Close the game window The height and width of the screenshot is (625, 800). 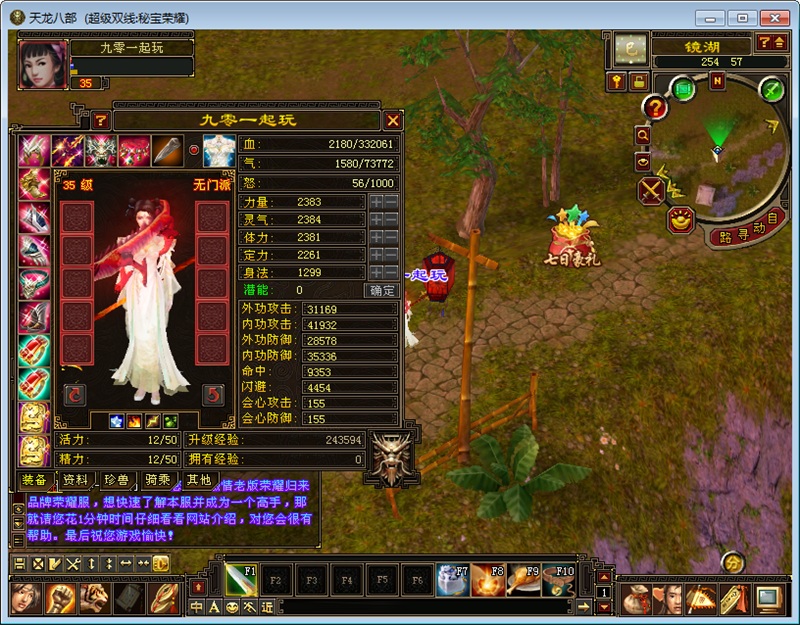pyautogui.click(x=772, y=17)
